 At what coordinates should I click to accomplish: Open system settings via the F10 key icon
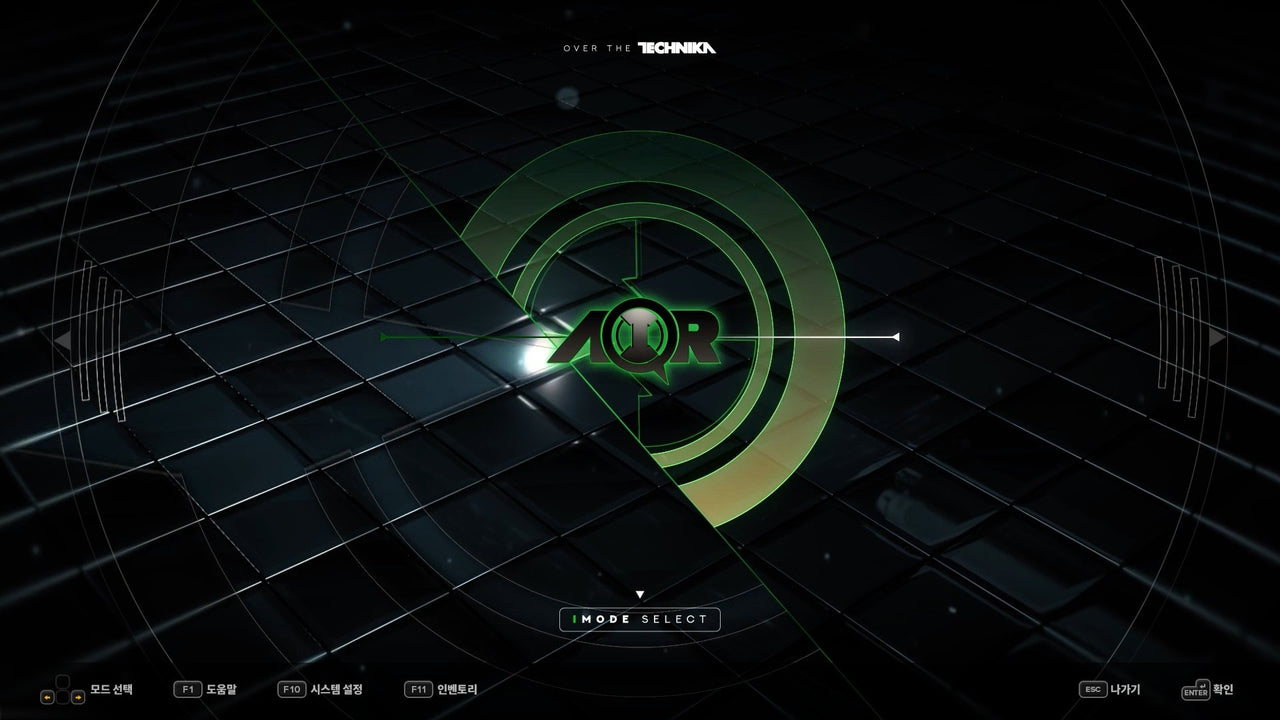292,689
